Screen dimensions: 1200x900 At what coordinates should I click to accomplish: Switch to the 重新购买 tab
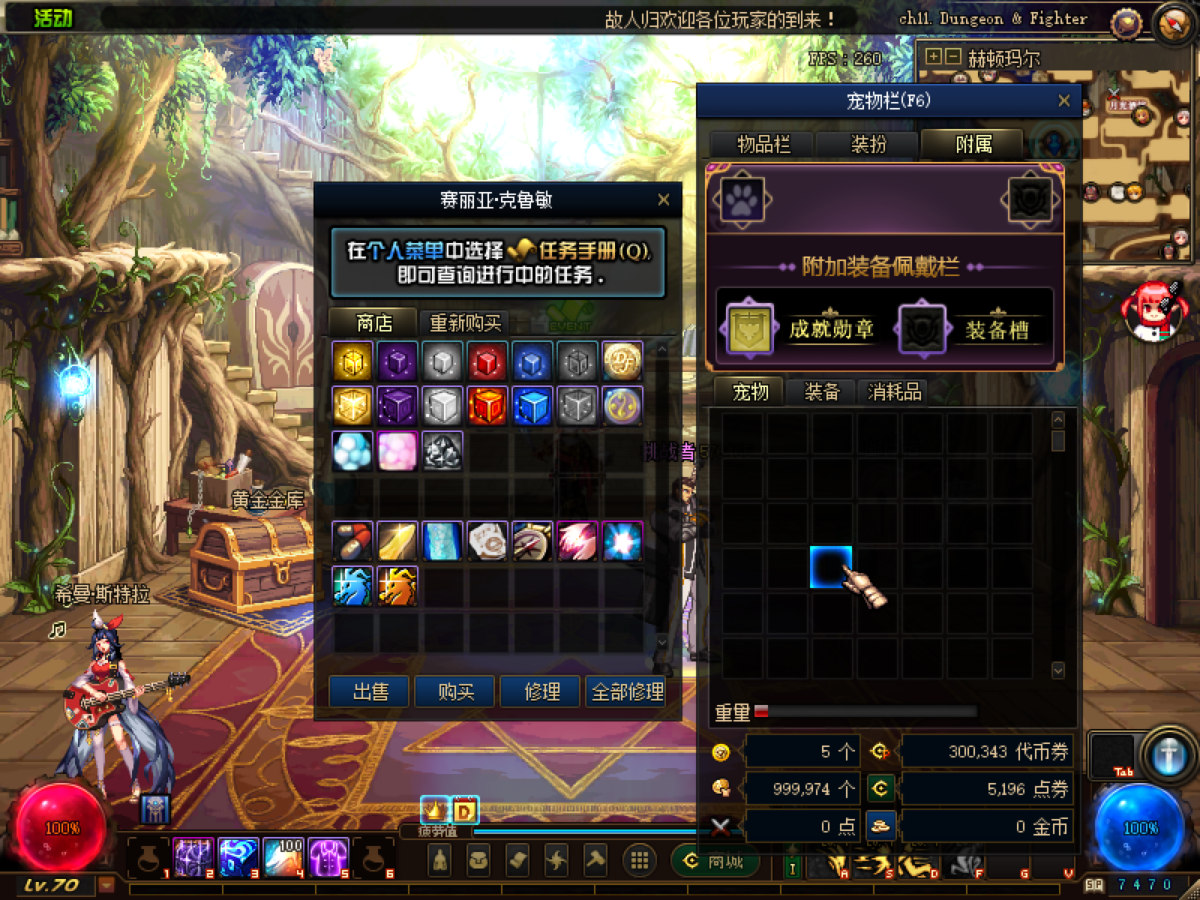(464, 323)
